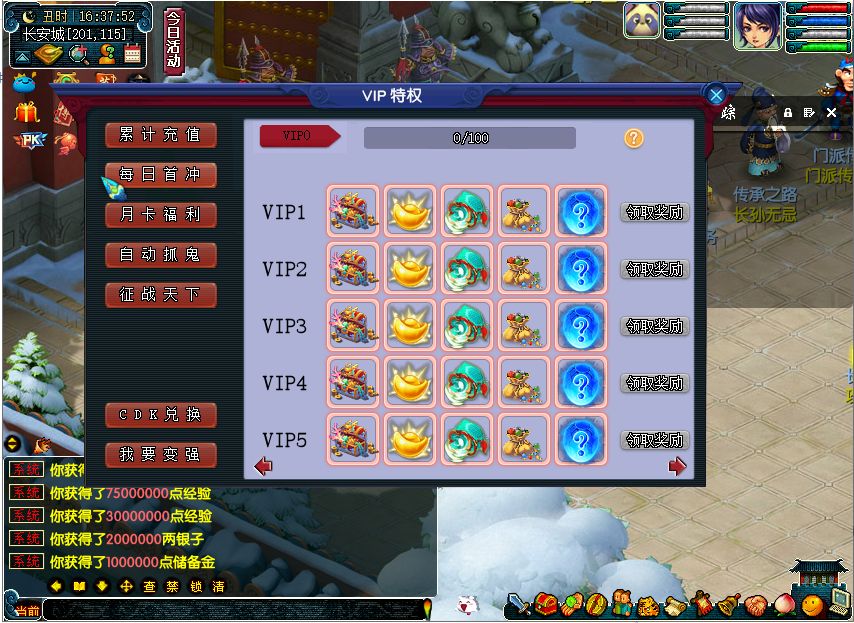854x623 pixels.
Task: Go to the next VIP page arrow
Action: click(x=677, y=466)
